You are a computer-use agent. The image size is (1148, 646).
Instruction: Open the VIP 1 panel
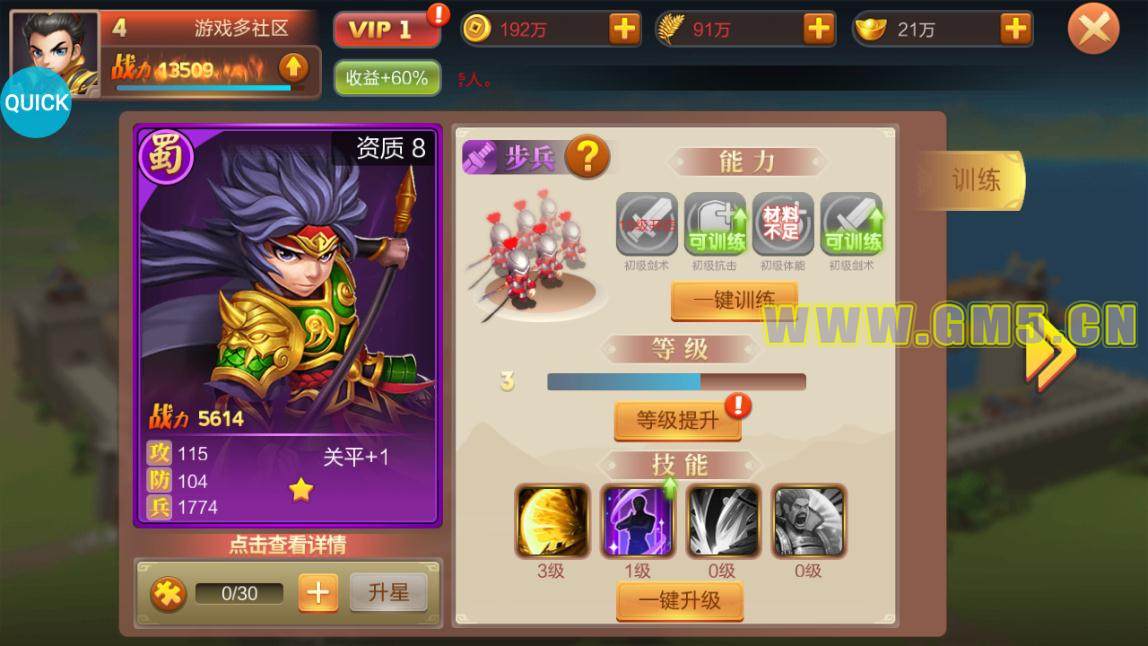[x=386, y=29]
